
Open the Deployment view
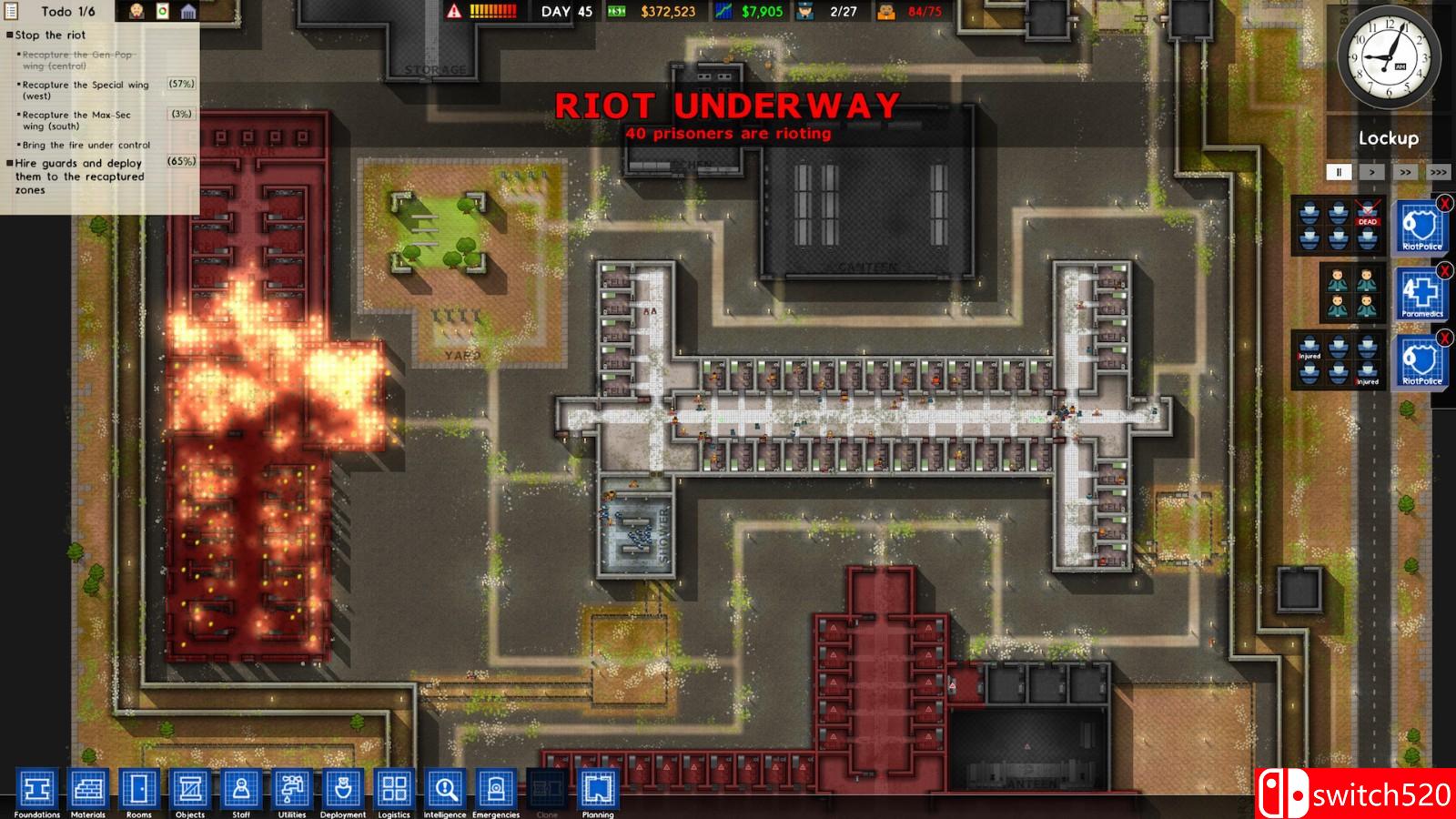[342, 790]
